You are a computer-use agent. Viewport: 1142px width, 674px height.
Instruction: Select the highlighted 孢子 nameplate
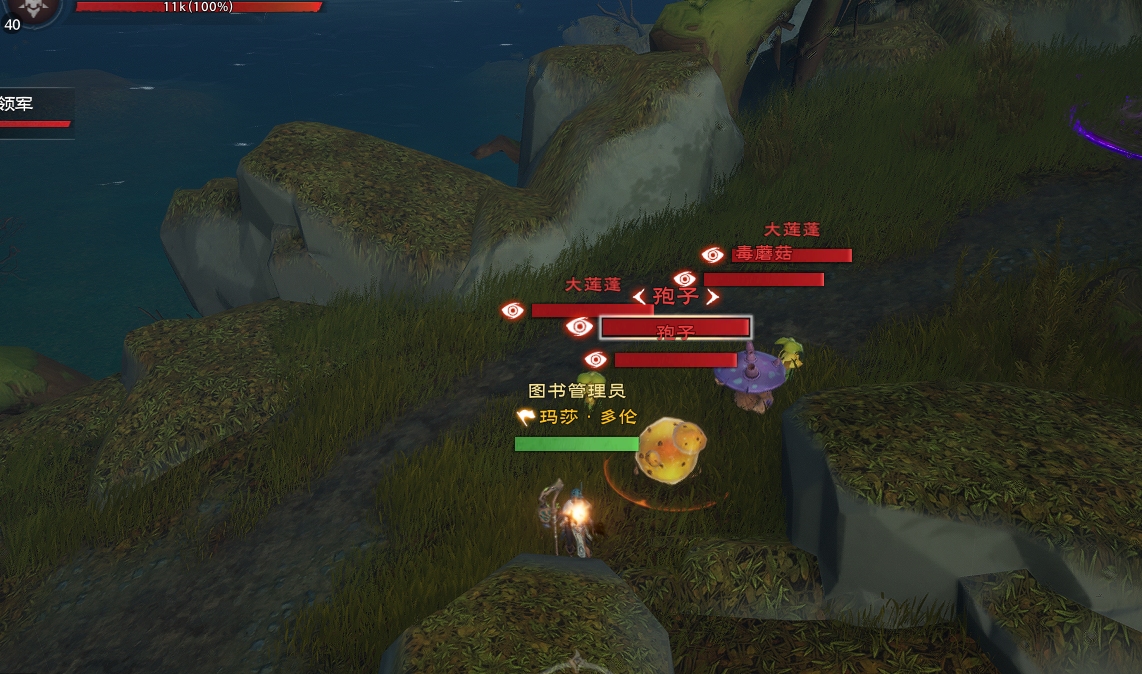675,328
